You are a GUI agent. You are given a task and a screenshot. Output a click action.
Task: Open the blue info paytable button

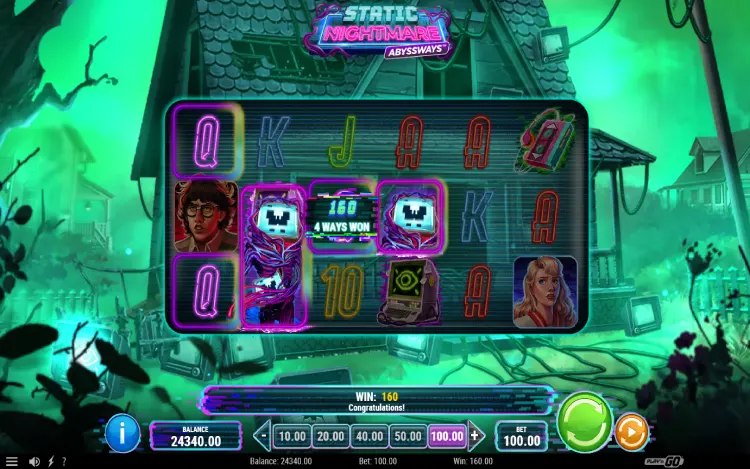tap(122, 432)
